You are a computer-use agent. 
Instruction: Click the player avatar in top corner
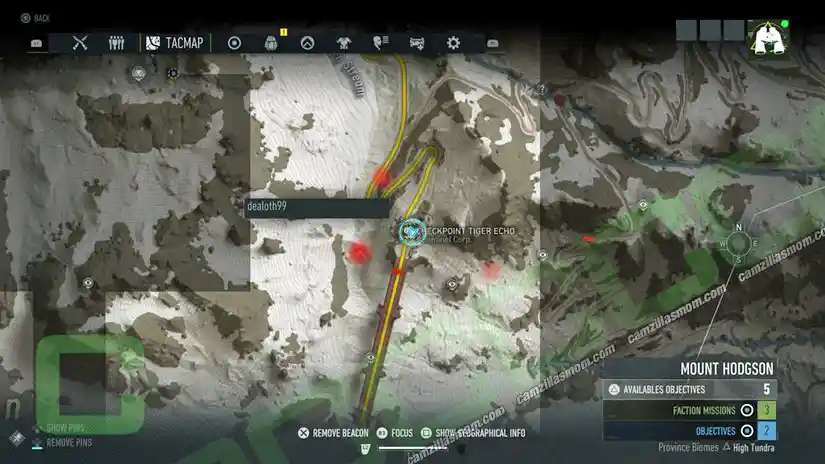pos(768,39)
